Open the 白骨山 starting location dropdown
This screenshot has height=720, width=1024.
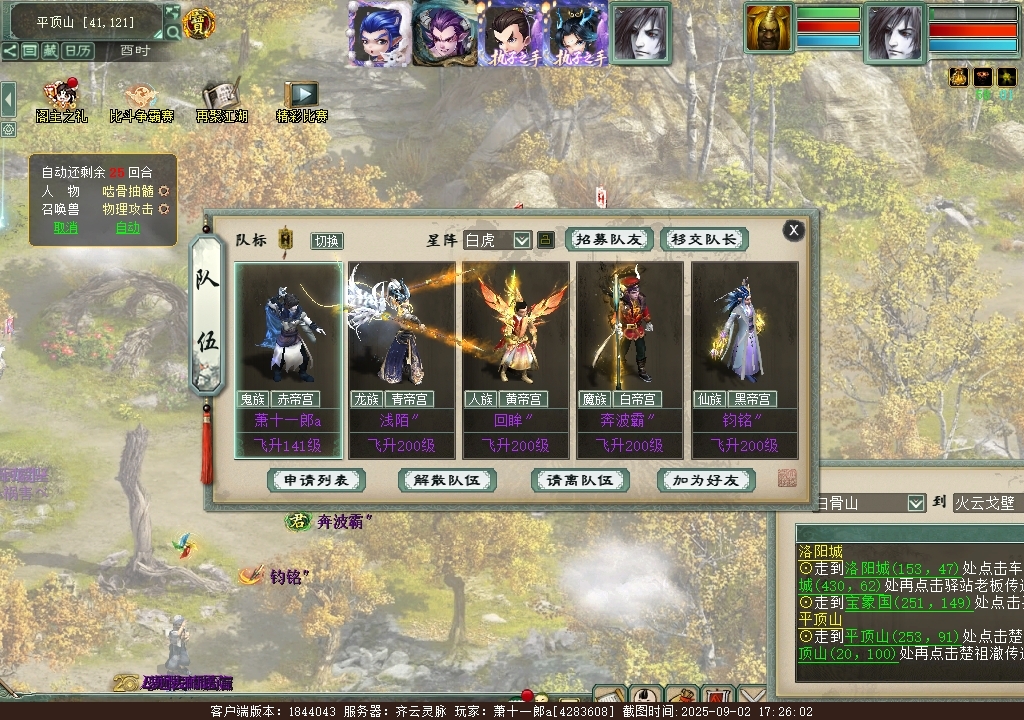(915, 503)
